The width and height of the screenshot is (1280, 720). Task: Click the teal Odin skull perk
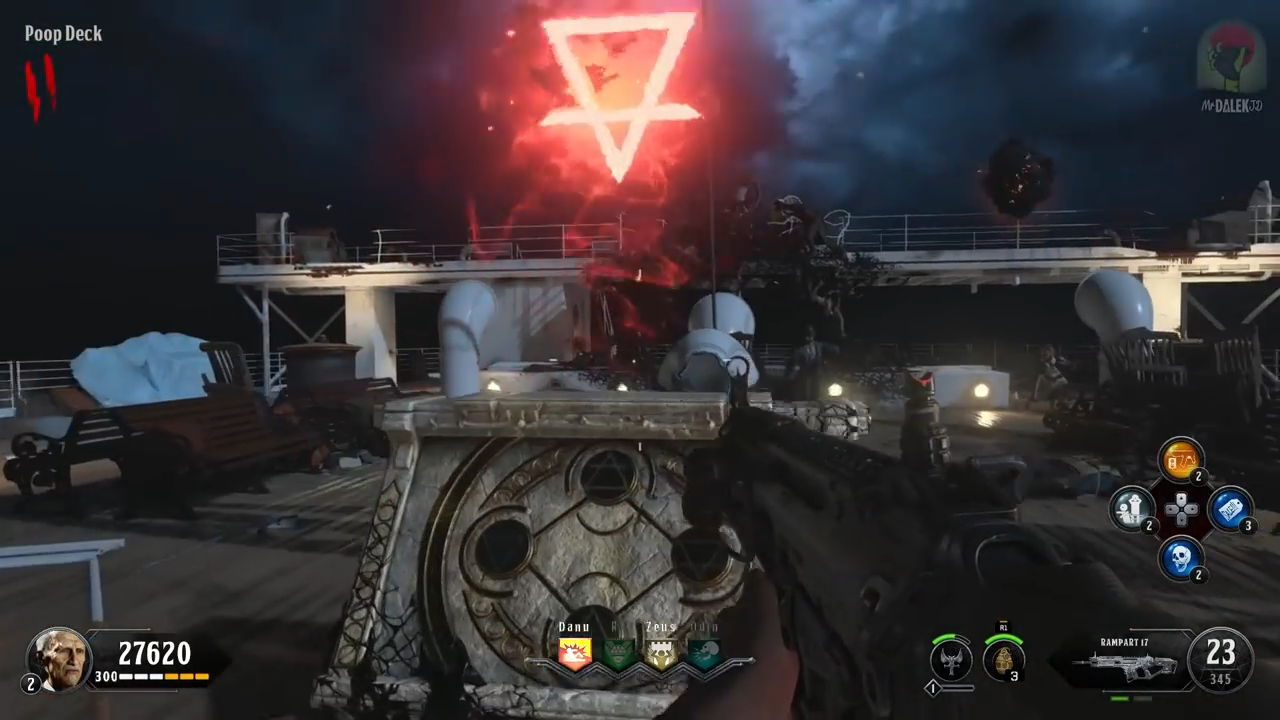pos(704,653)
